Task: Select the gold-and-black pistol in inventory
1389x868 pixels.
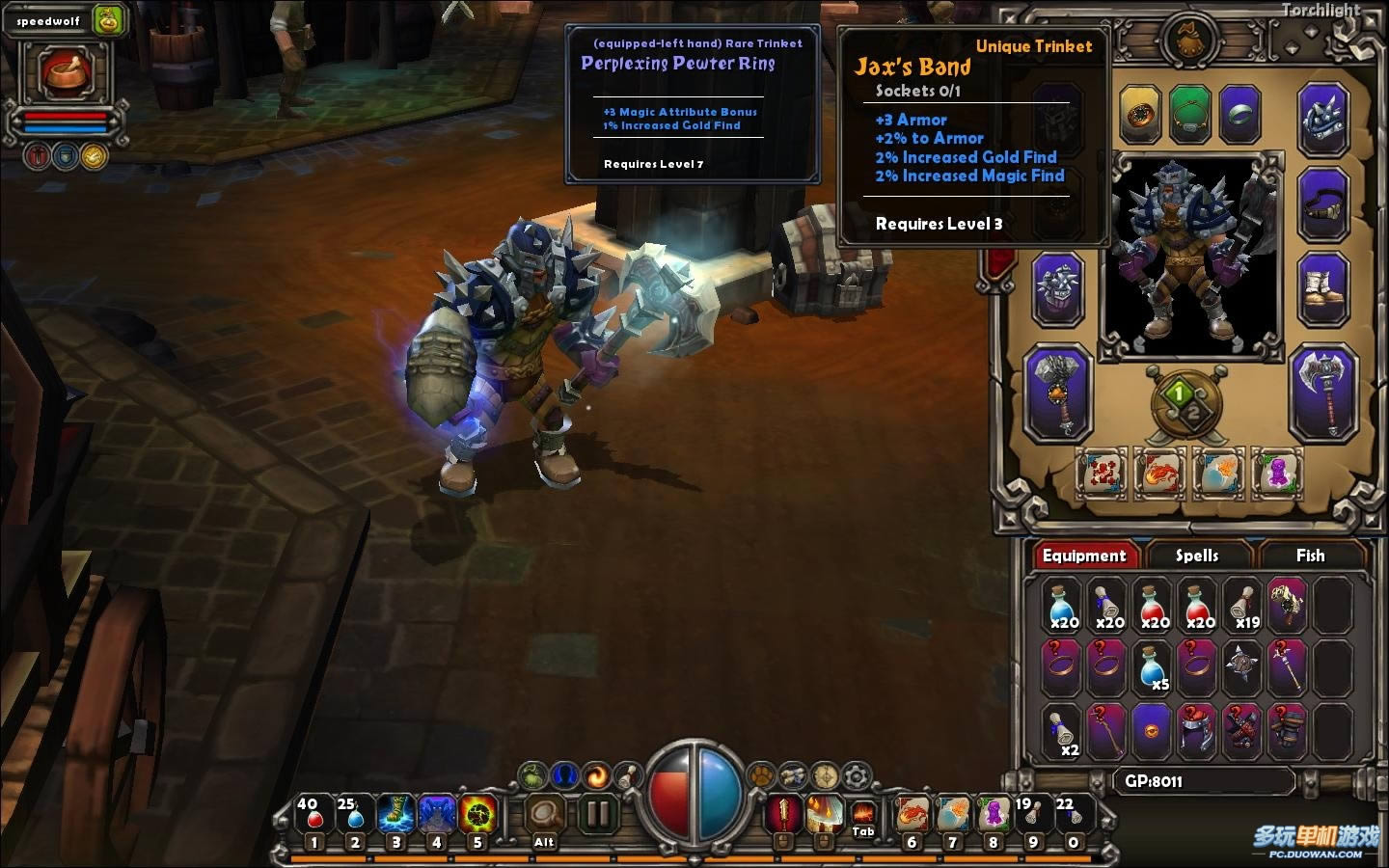Action: click(1287, 605)
